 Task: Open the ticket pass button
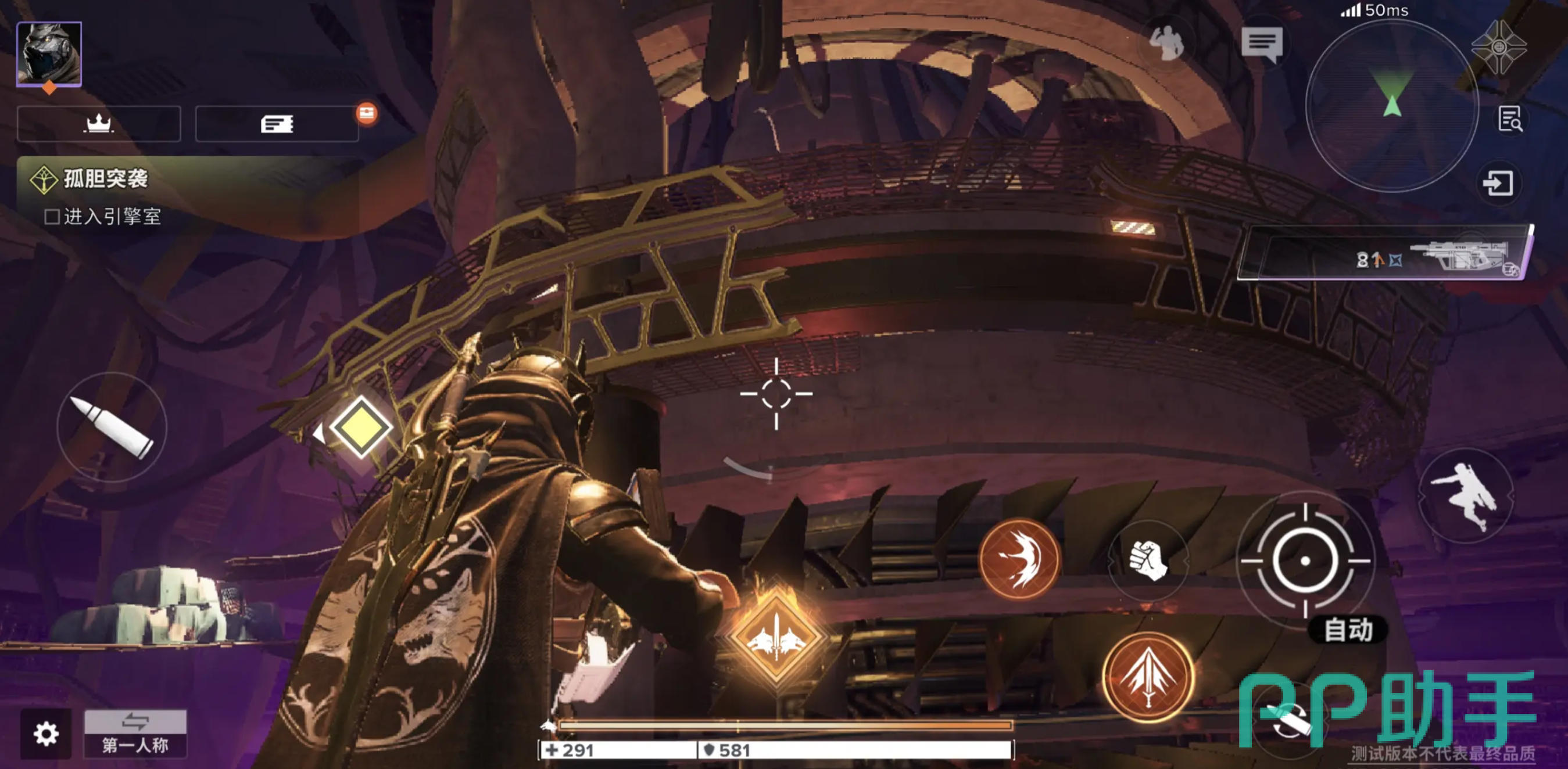[x=277, y=124]
